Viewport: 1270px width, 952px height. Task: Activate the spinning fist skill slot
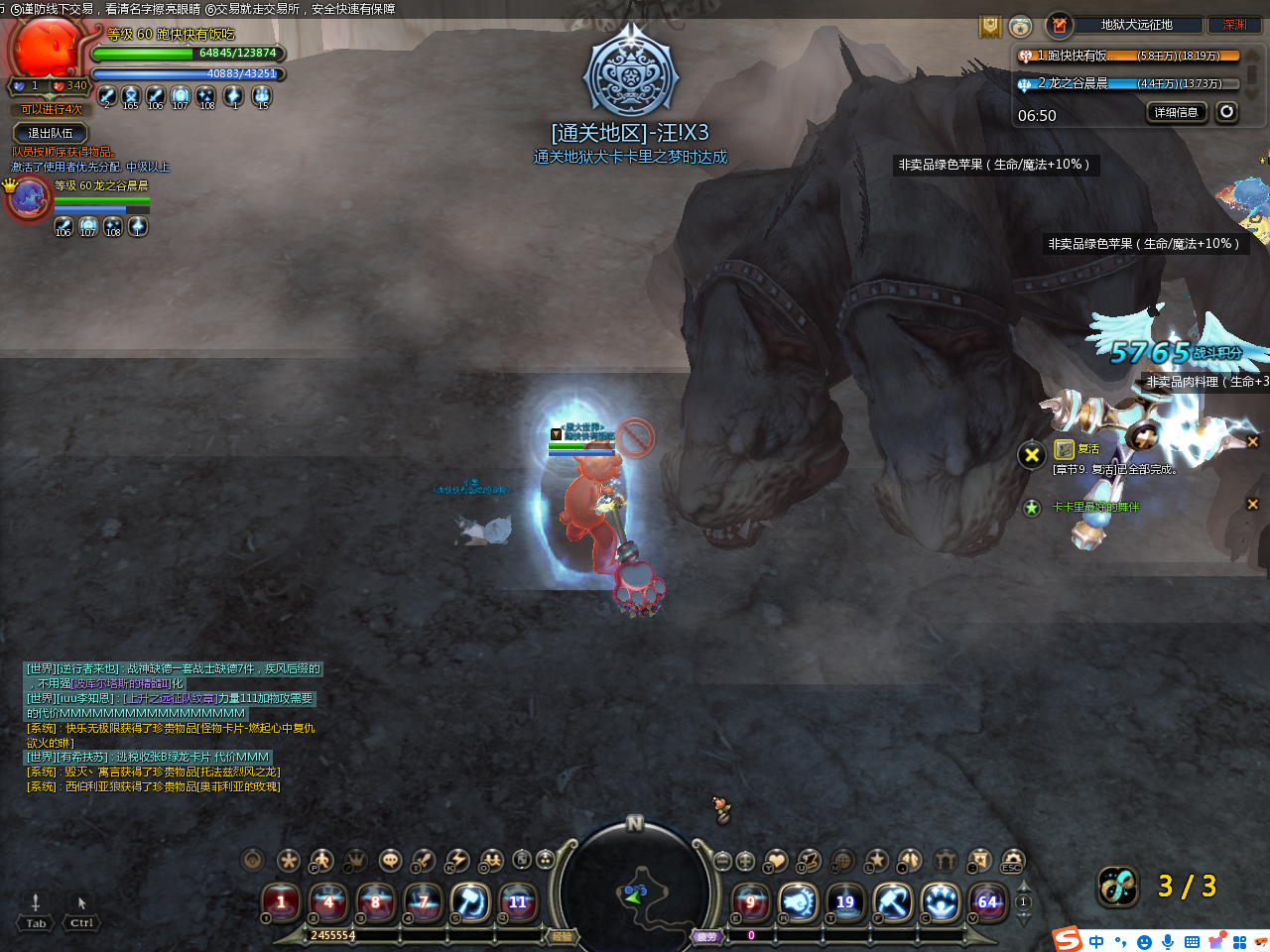tap(798, 901)
